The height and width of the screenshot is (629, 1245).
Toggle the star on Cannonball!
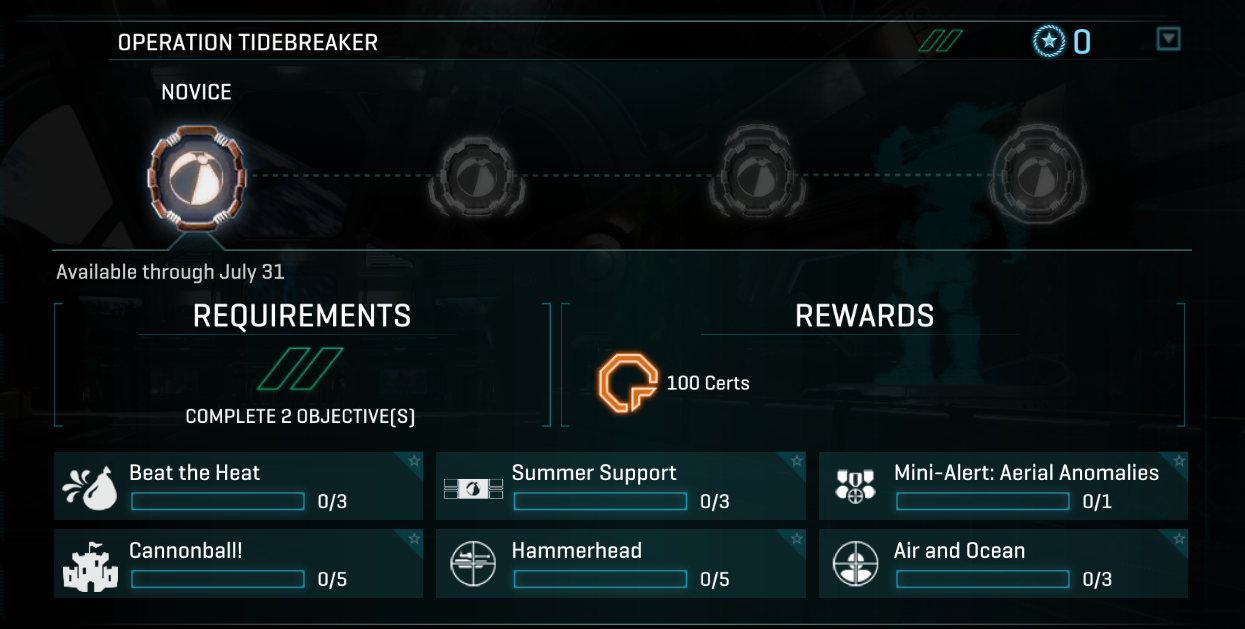point(414,539)
